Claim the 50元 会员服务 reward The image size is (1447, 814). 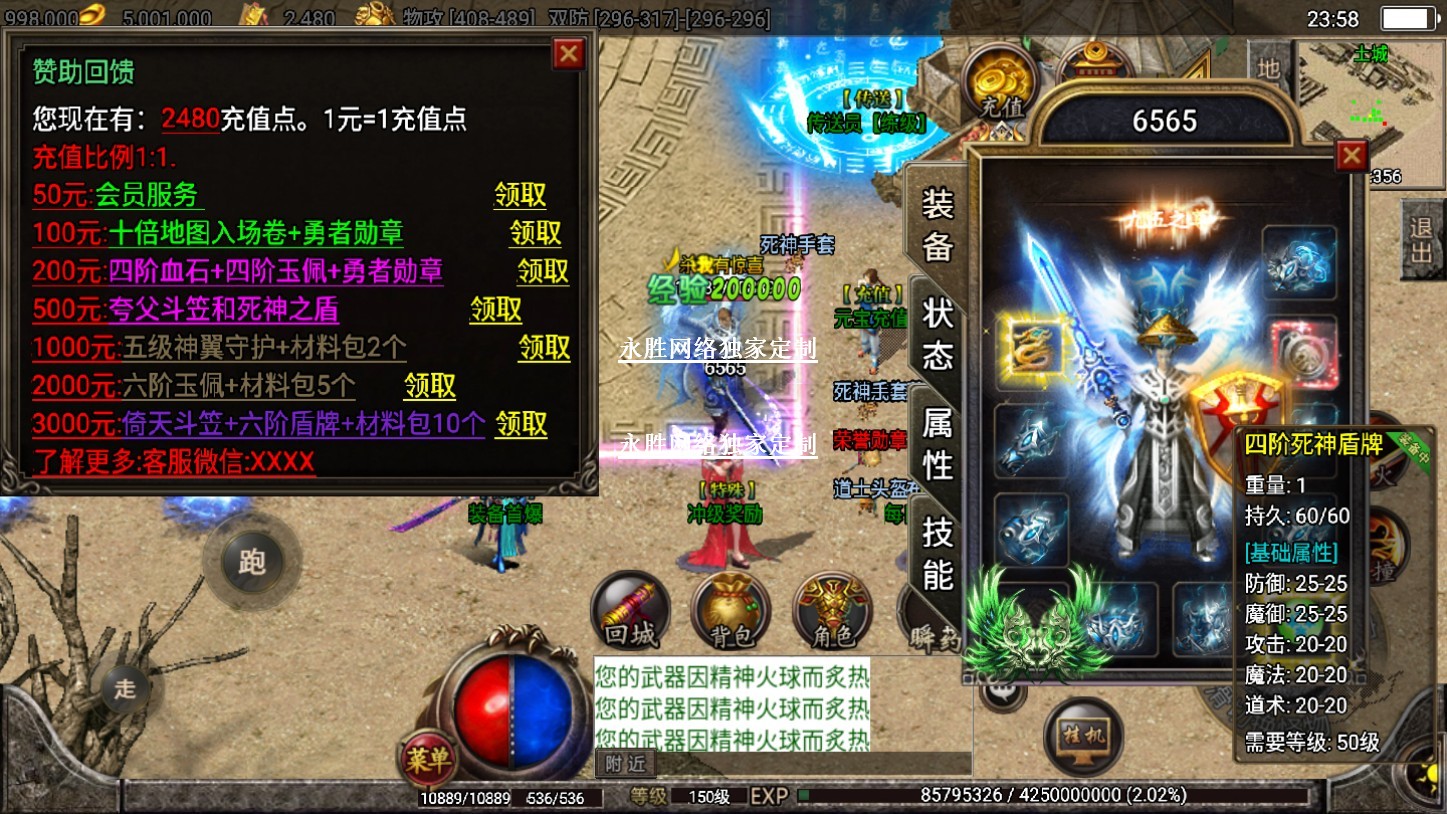point(520,195)
